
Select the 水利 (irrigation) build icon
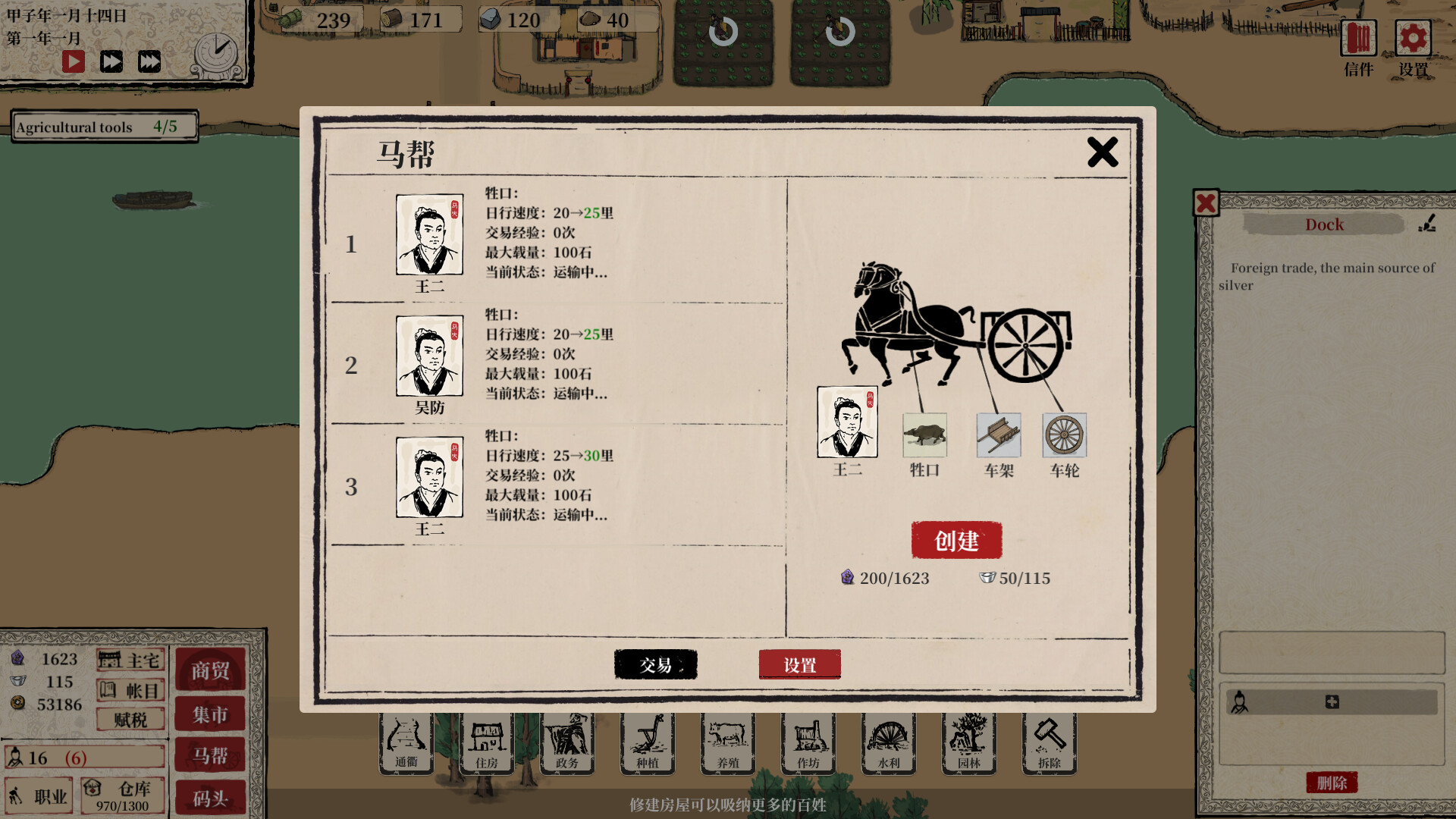tap(888, 743)
